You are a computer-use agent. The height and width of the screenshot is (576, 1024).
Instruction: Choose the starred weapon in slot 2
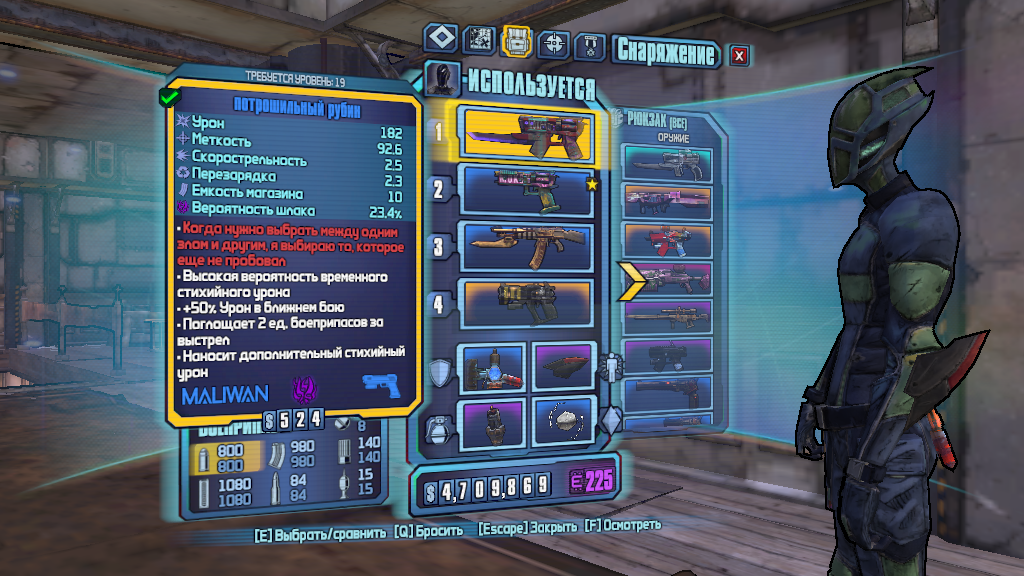point(527,190)
